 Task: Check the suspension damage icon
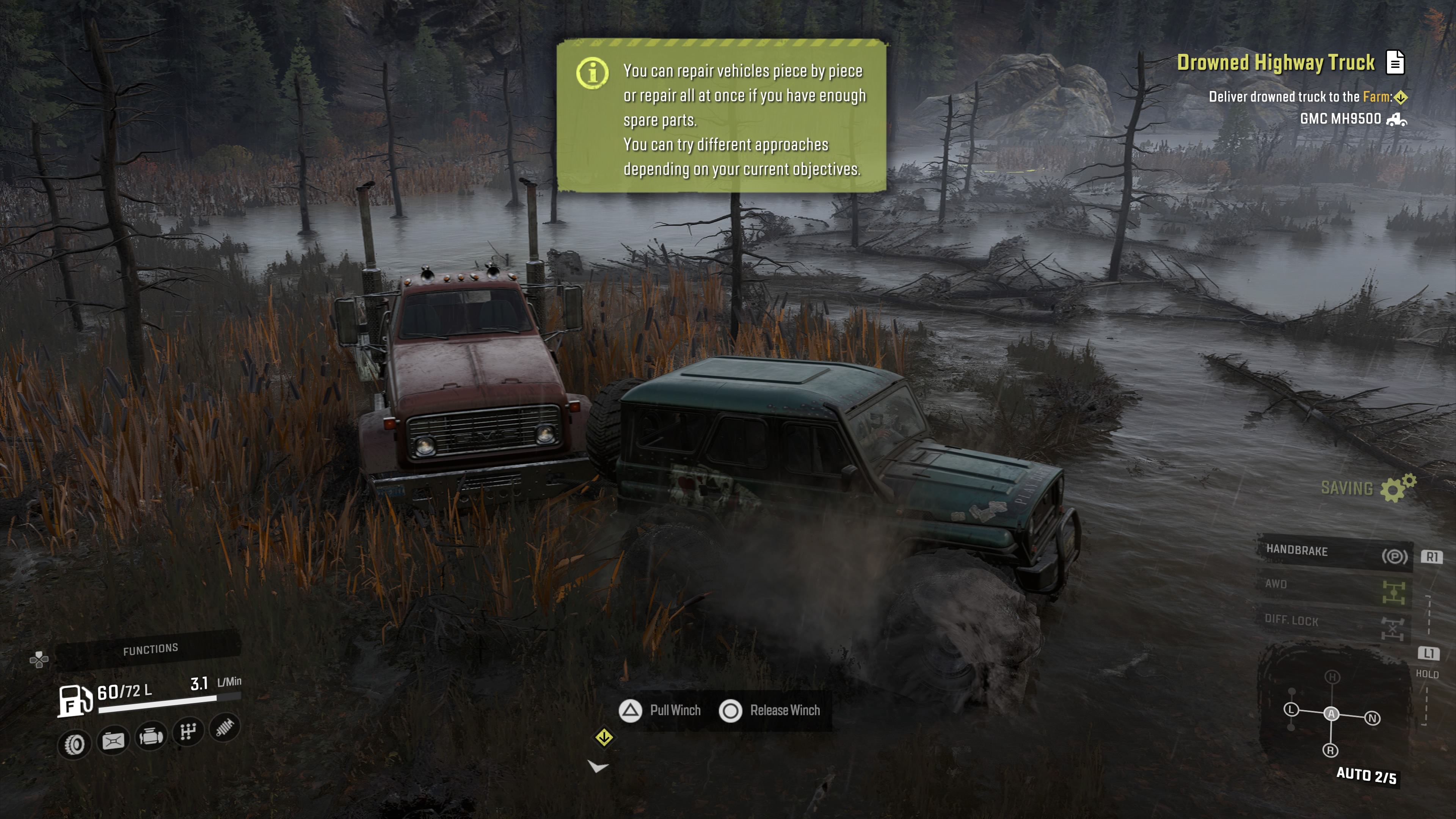click(225, 728)
